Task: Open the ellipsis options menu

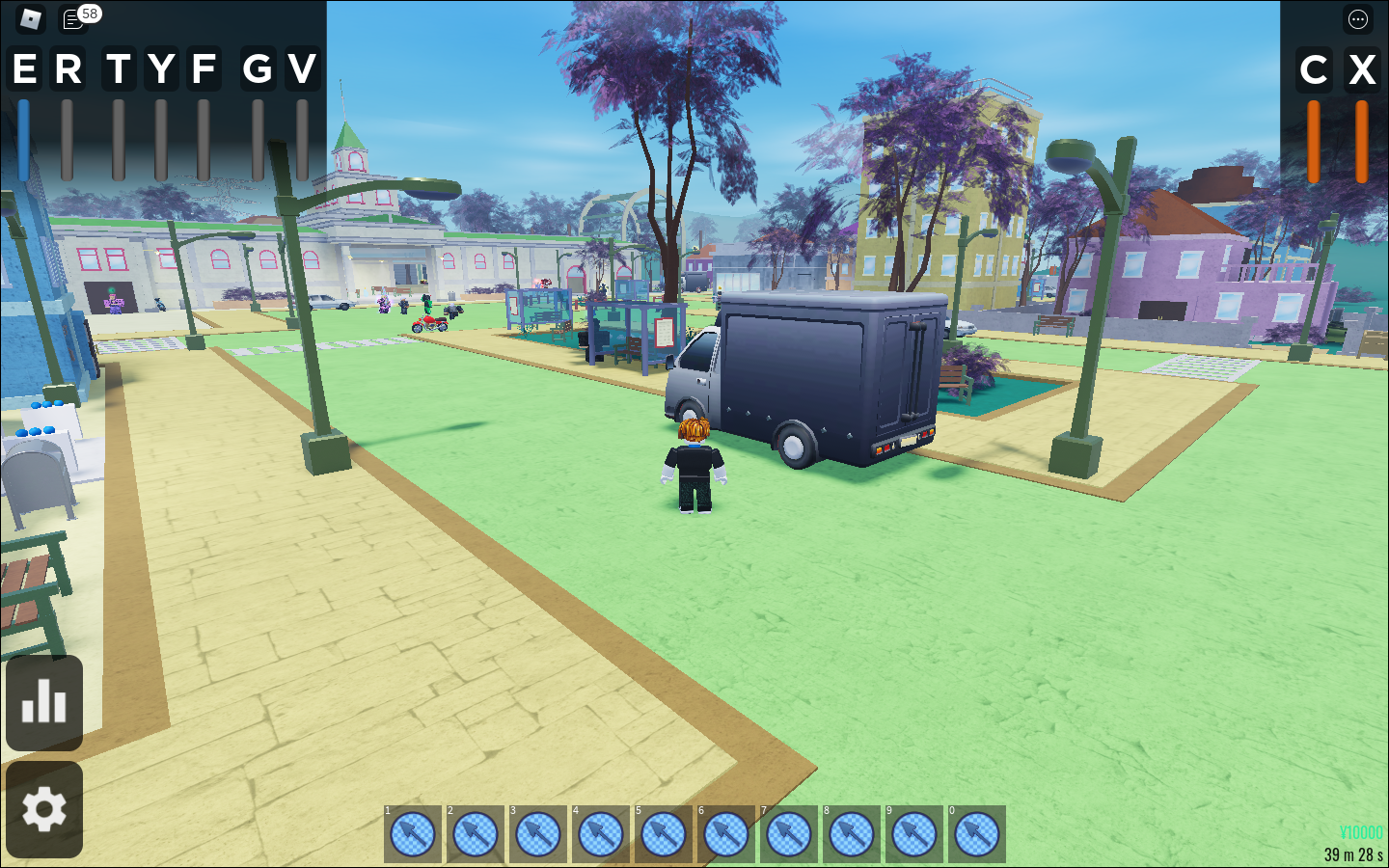Action: 1357,19
